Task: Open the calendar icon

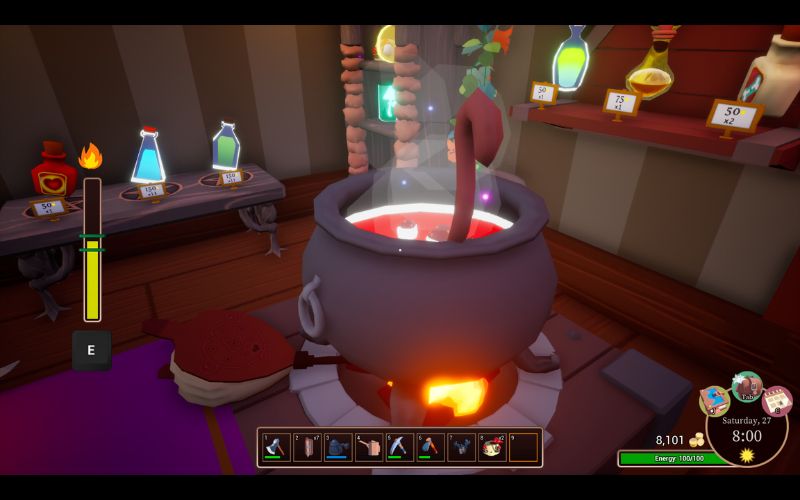Action: pos(777,400)
